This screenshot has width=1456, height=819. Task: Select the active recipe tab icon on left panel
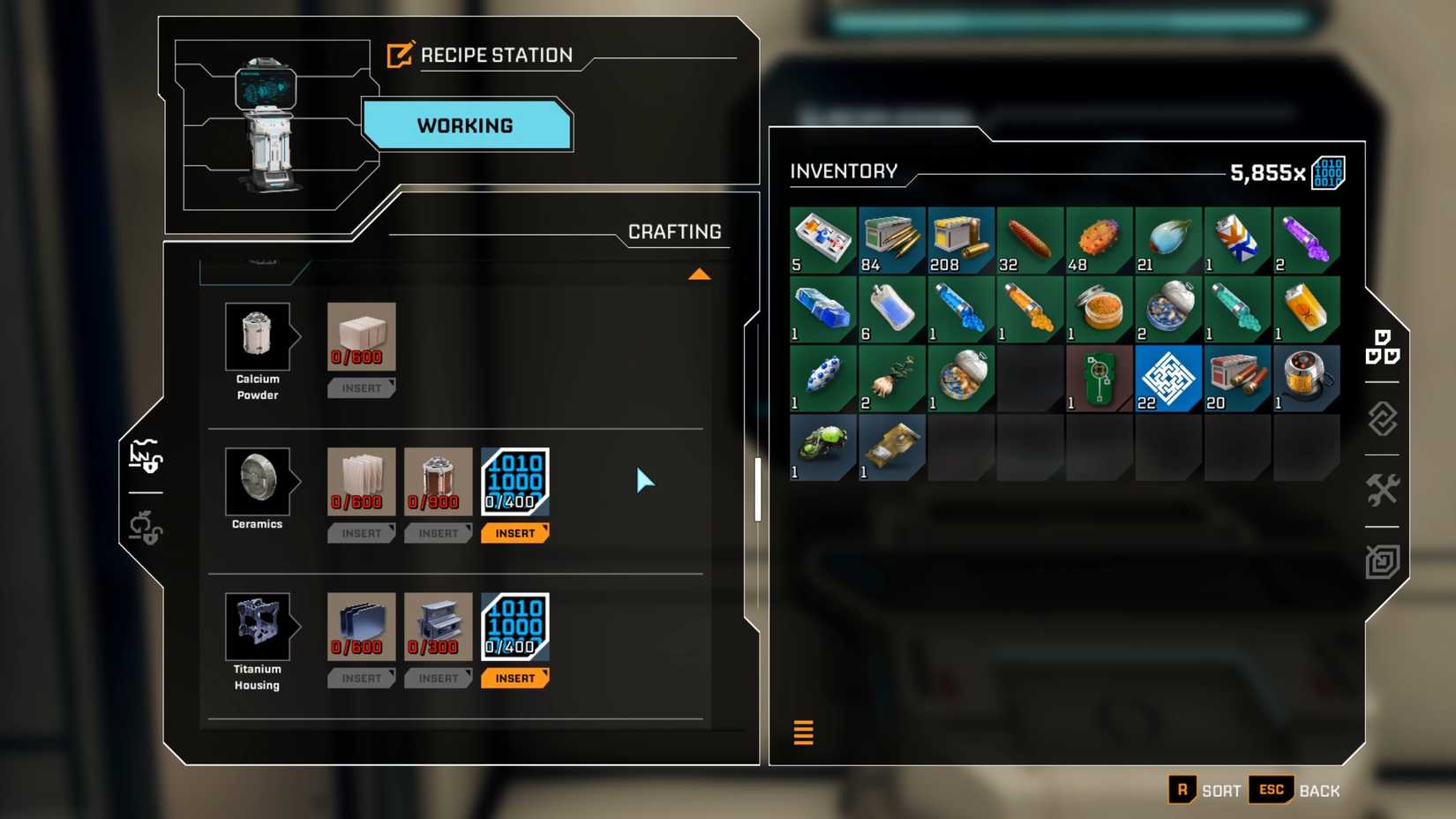tap(146, 457)
